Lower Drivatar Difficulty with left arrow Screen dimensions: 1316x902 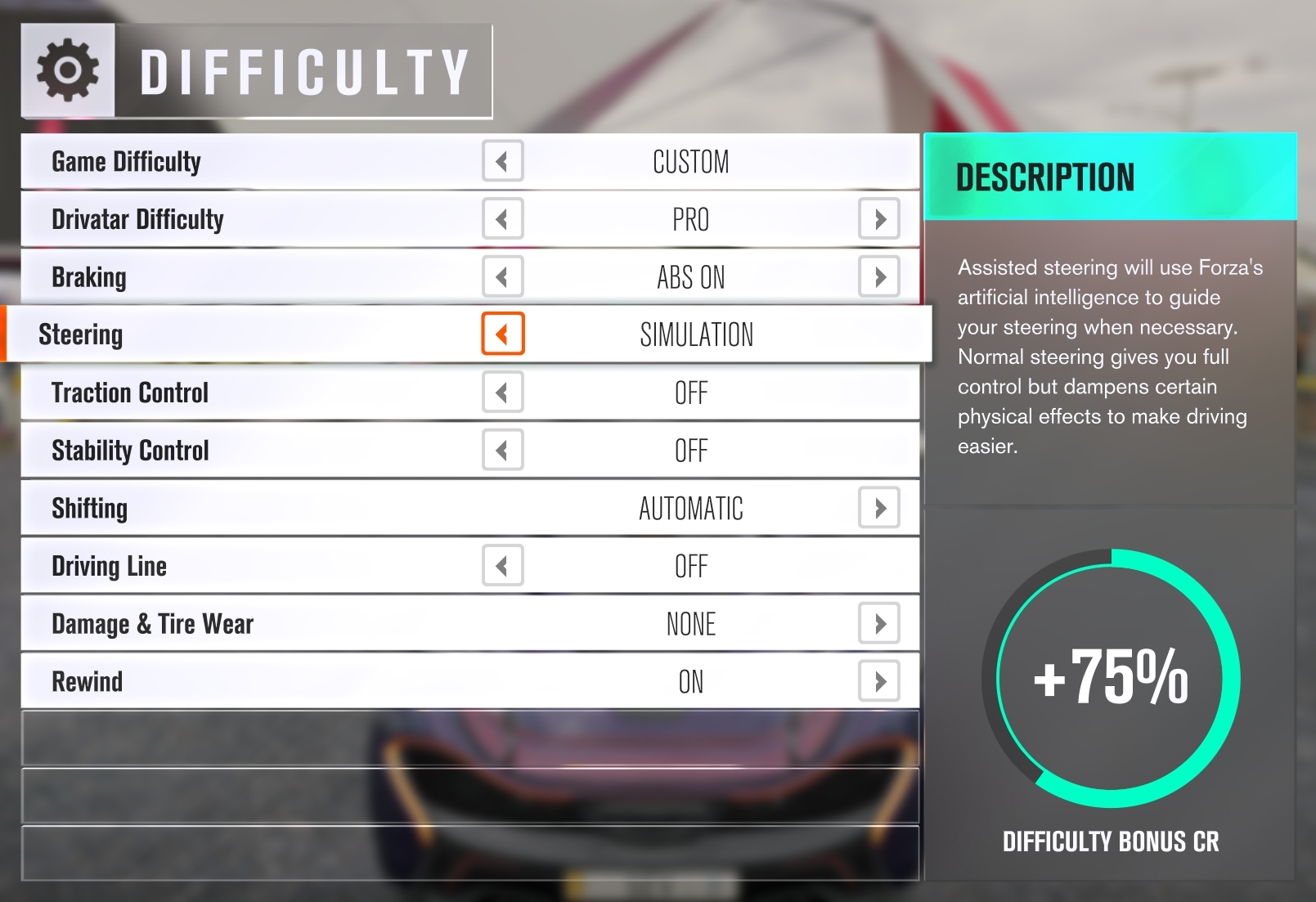[502, 219]
